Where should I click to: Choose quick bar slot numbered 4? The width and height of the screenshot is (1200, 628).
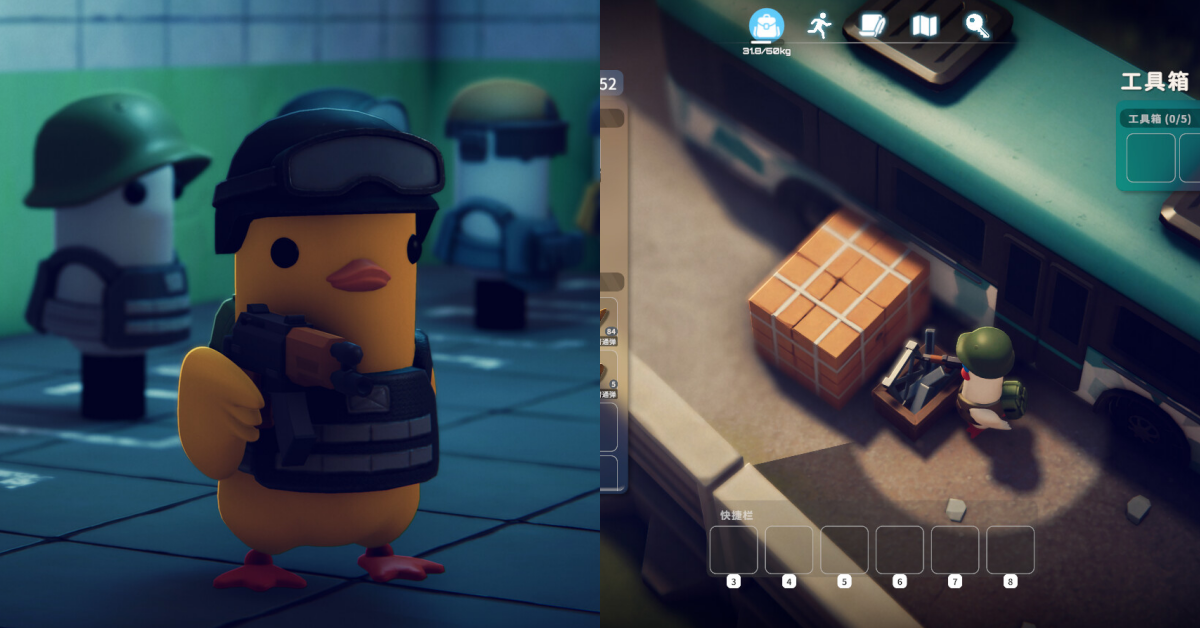click(x=789, y=550)
